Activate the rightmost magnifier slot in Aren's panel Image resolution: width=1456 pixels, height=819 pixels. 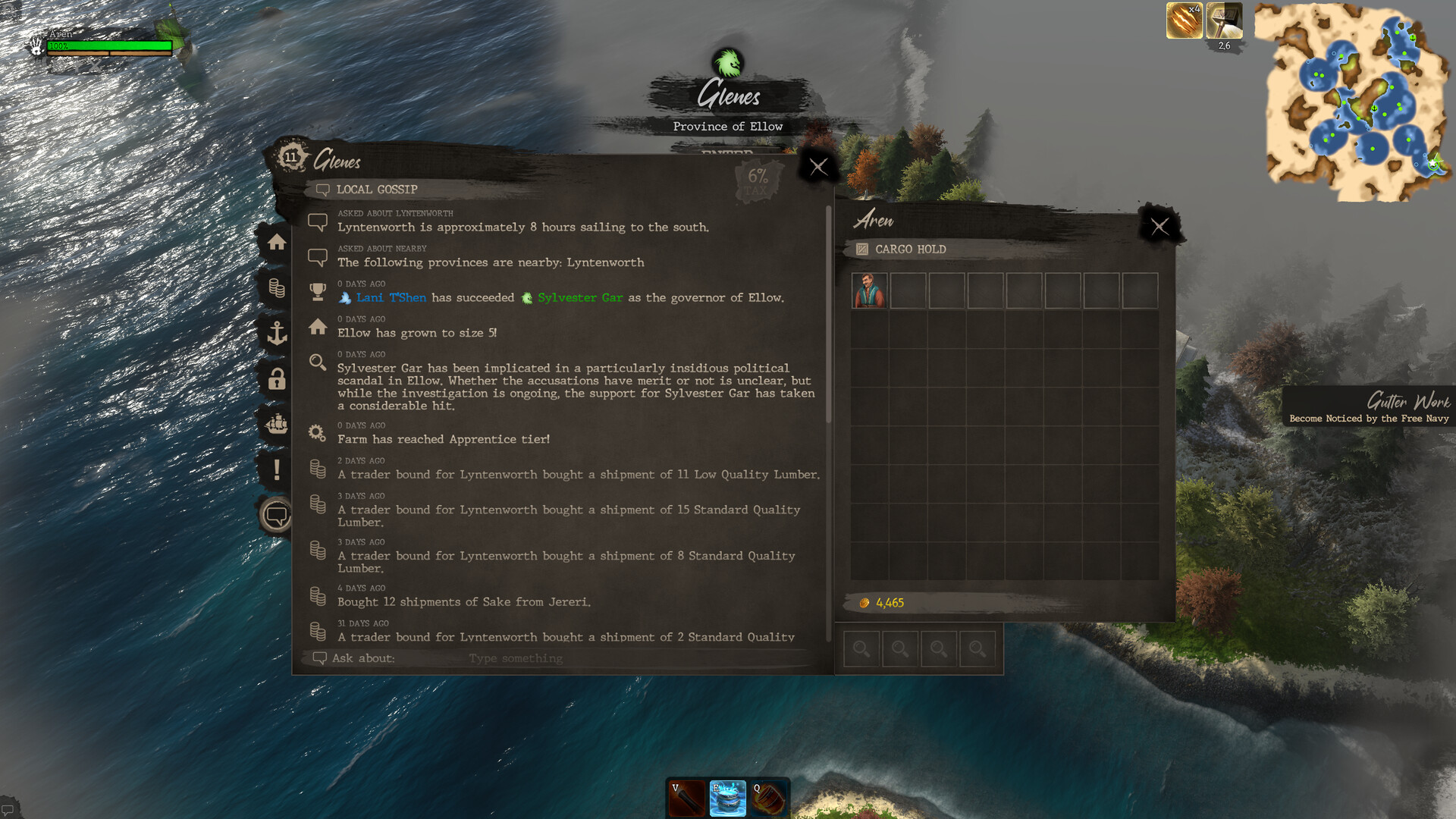(x=977, y=648)
